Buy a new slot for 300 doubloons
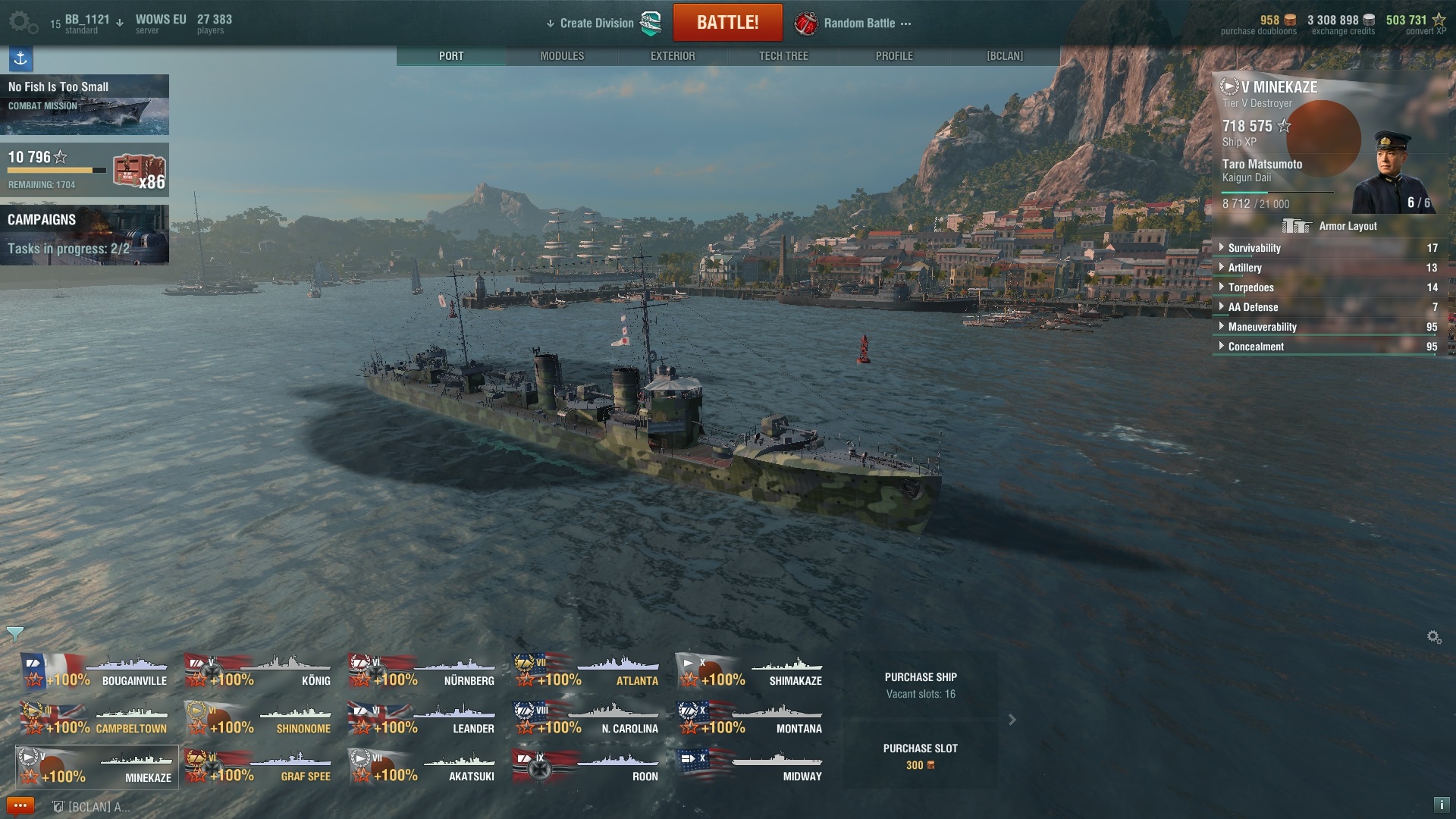 click(921, 756)
